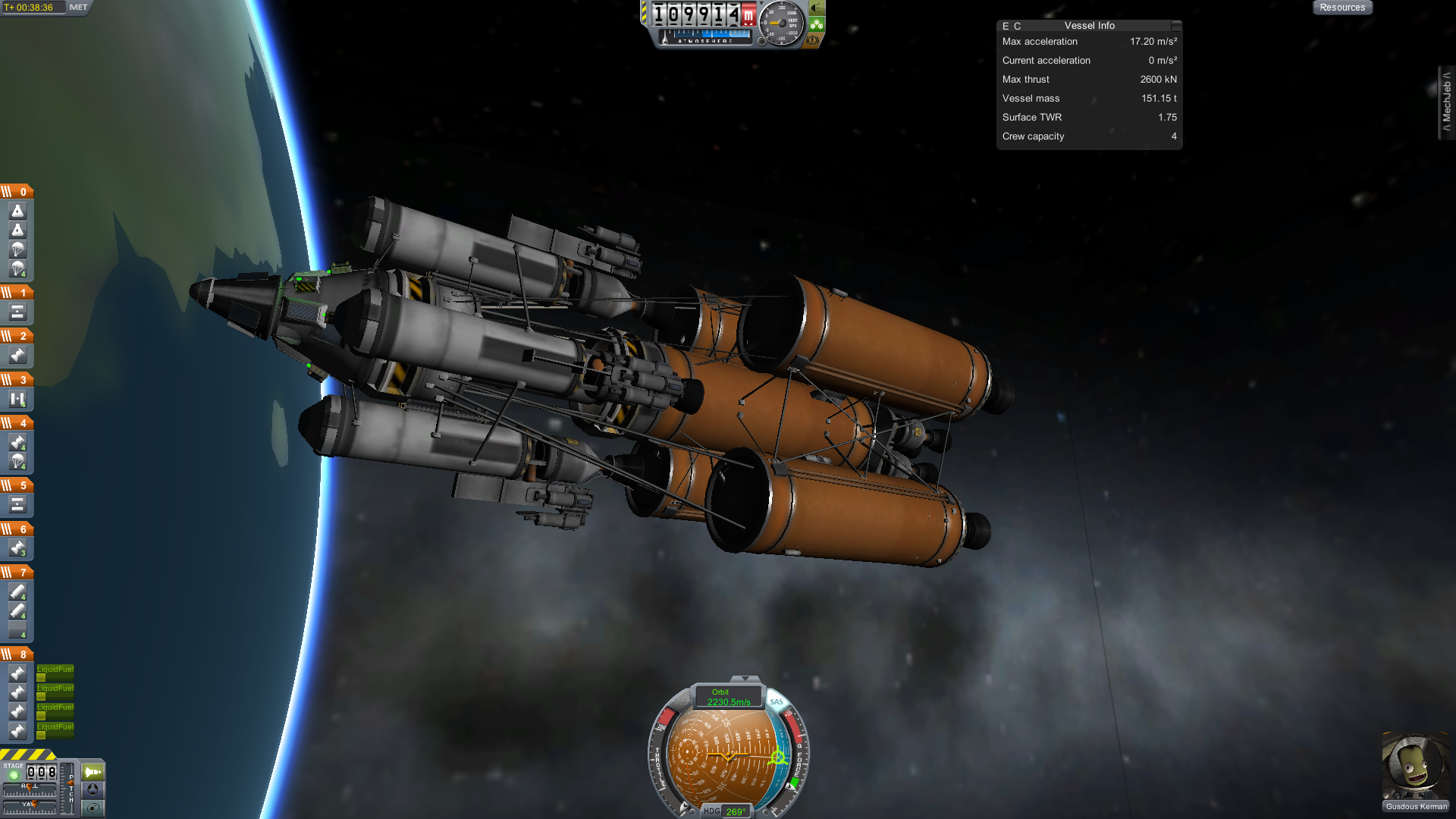Open the Resources panel
Image resolution: width=1456 pixels, height=819 pixels.
pyautogui.click(x=1341, y=8)
